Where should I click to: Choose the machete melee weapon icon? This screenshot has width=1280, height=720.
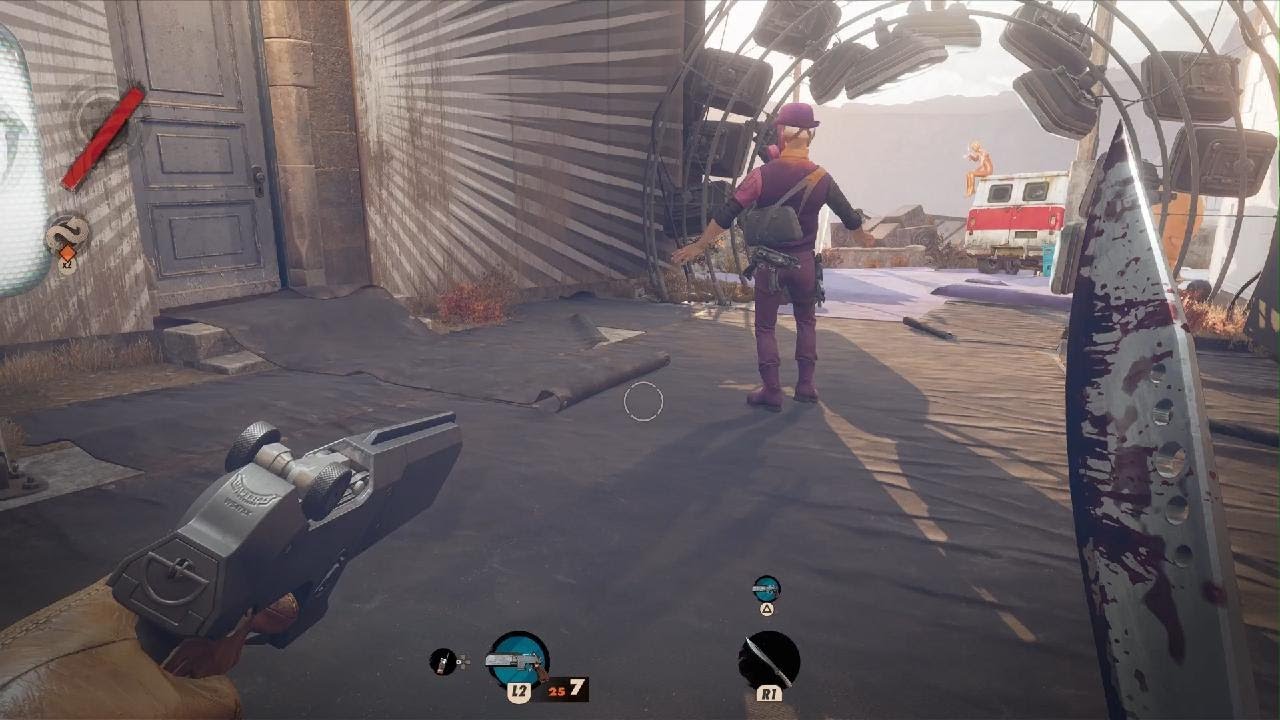coord(769,659)
